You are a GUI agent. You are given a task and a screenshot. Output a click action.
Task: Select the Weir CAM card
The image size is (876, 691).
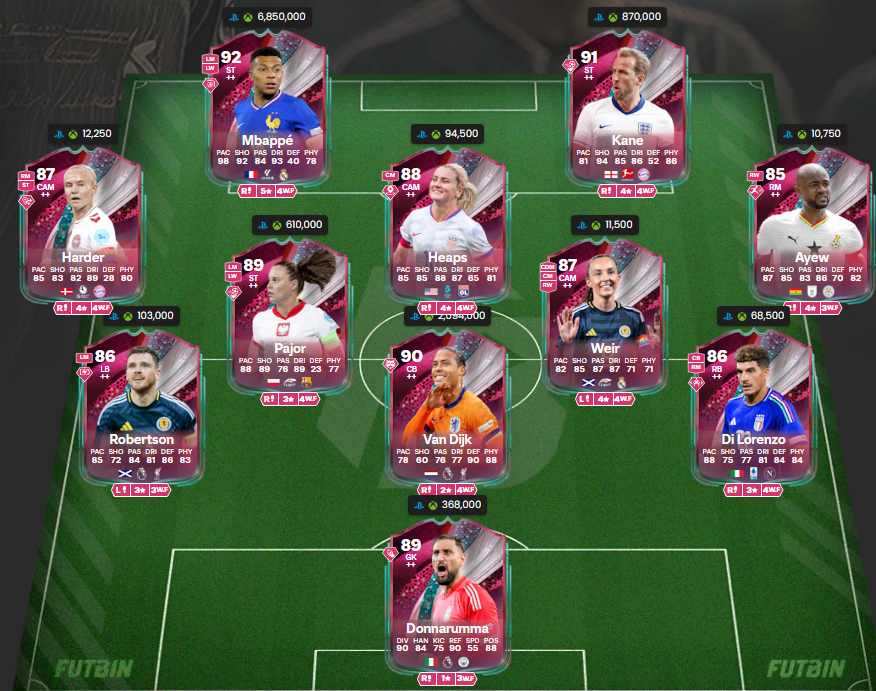coord(605,318)
